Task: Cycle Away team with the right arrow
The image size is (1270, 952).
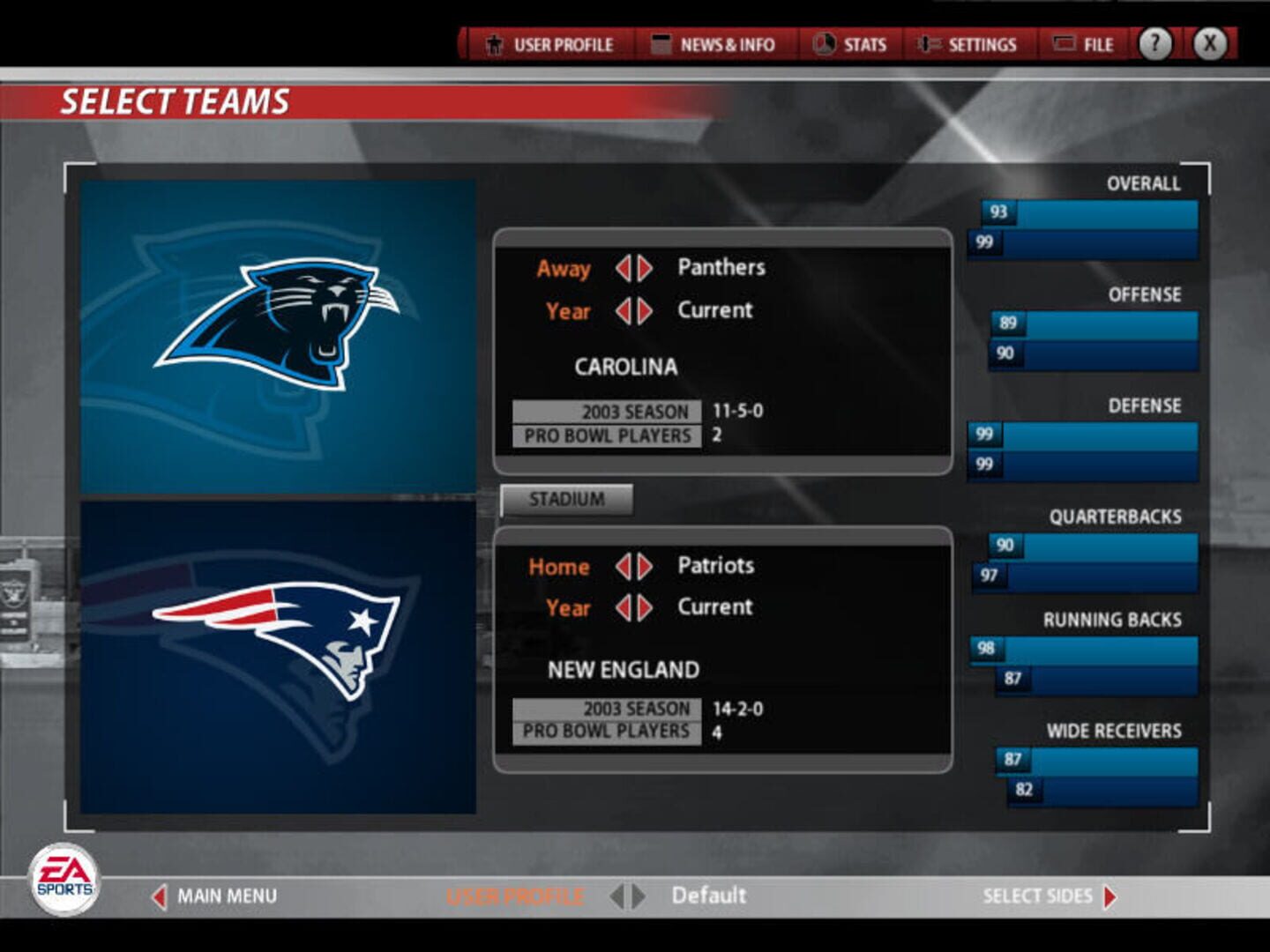Action: click(x=645, y=267)
